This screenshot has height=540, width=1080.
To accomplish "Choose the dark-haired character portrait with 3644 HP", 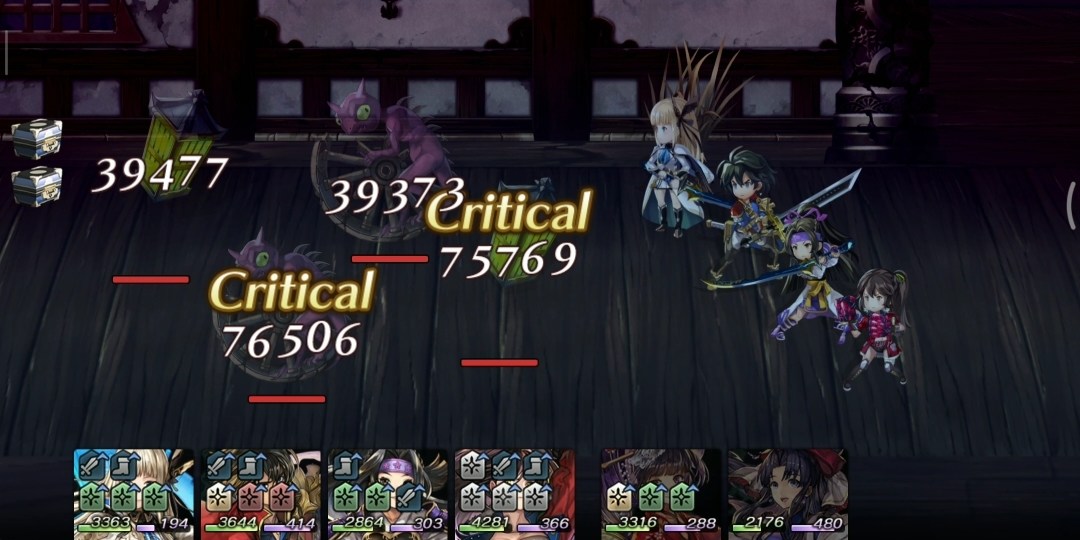I will coord(261,492).
